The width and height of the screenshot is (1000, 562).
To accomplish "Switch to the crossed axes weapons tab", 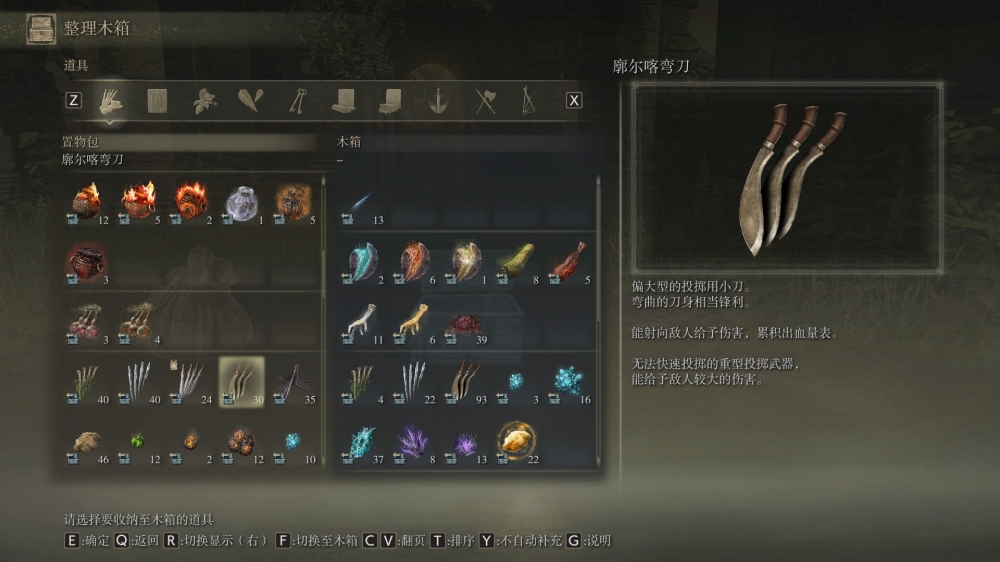I will [x=486, y=100].
